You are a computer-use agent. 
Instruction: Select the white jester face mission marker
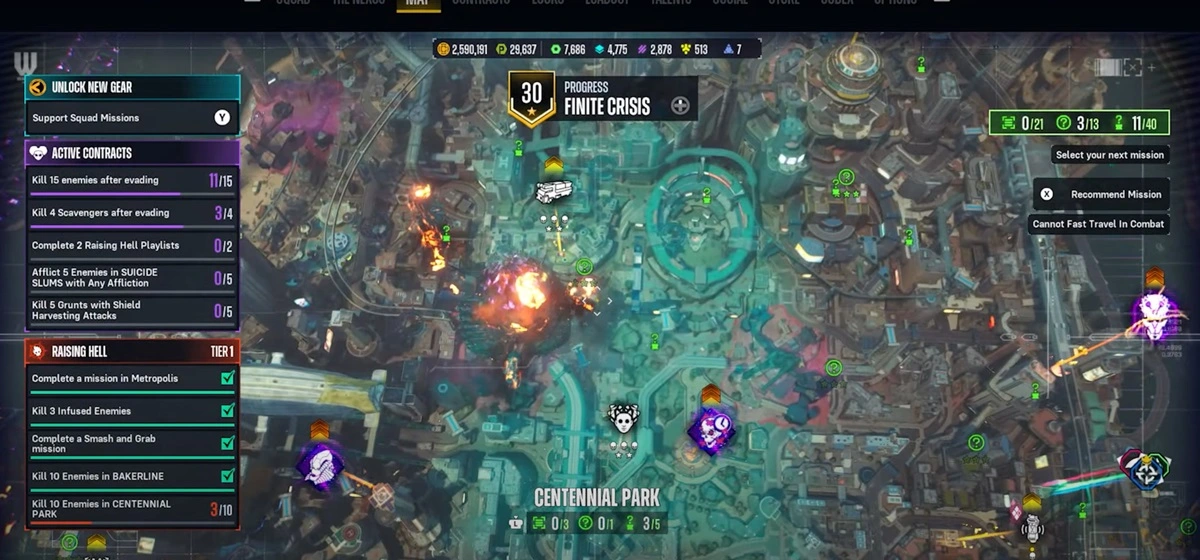click(x=623, y=418)
